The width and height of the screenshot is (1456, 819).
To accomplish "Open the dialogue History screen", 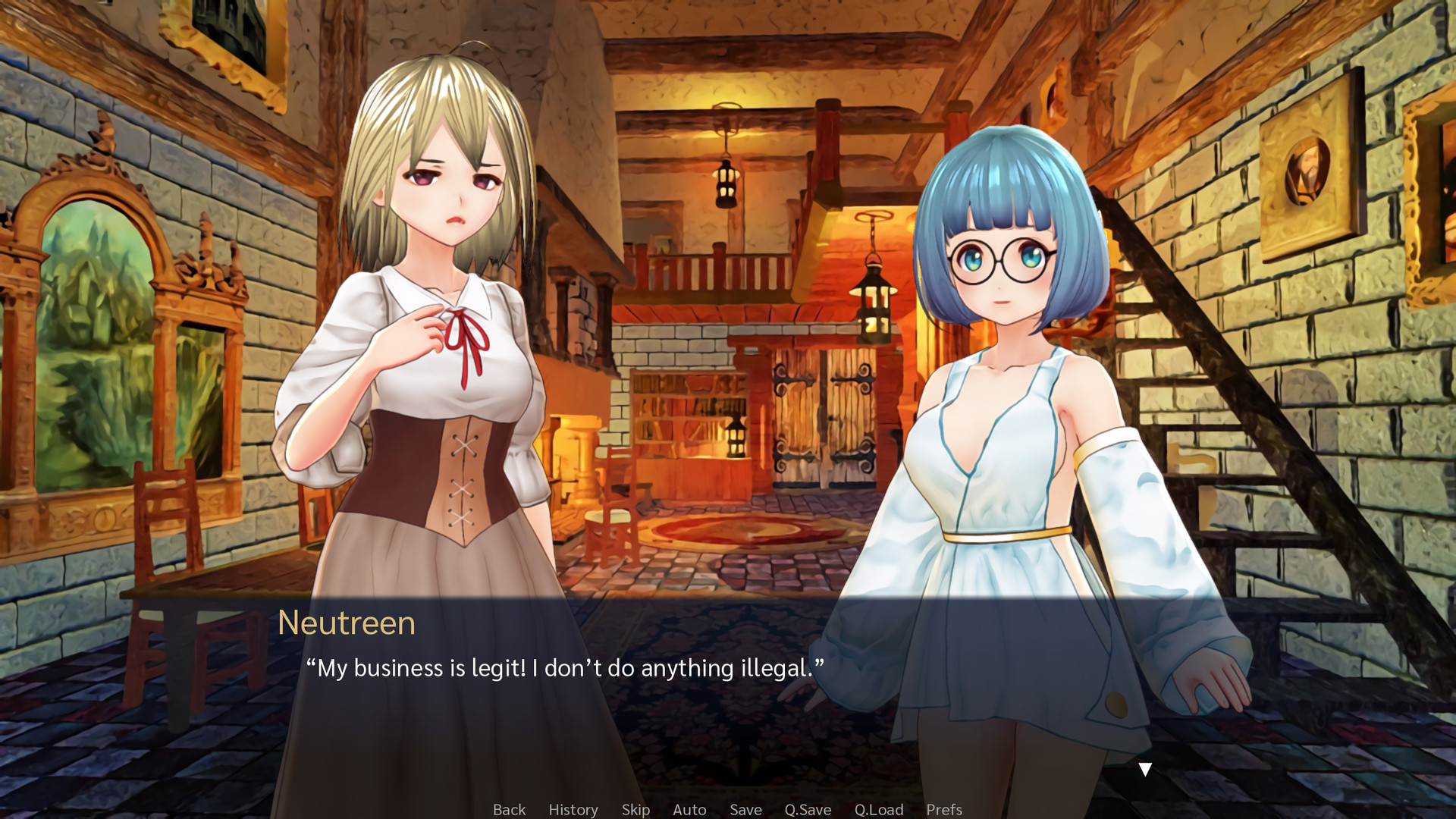I will coord(573,809).
